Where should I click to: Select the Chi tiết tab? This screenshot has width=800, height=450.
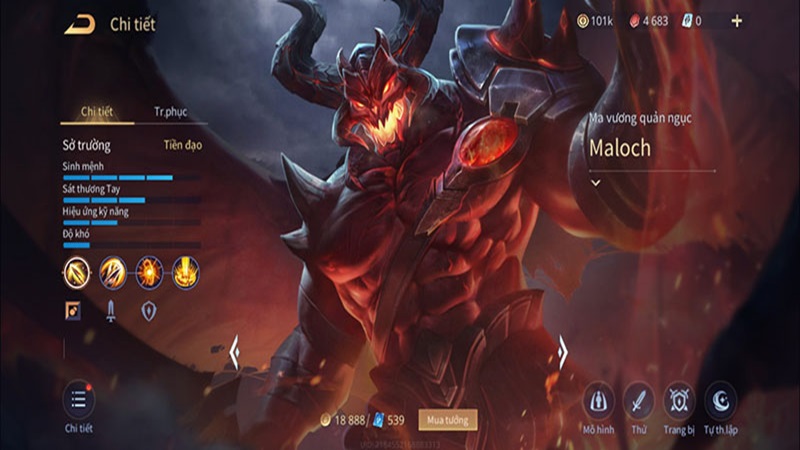tap(96, 112)
